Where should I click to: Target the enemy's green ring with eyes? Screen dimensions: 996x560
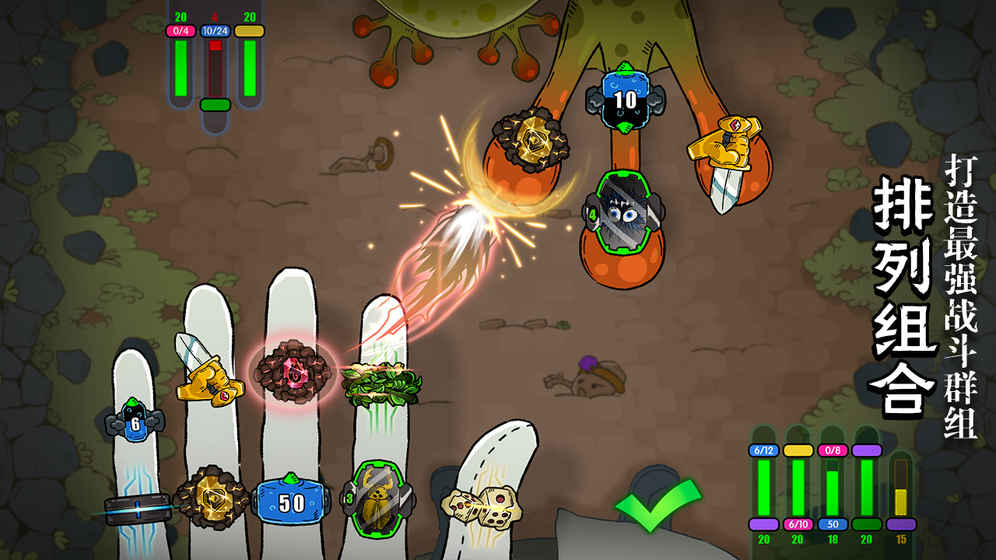click(x=622, y=212)
